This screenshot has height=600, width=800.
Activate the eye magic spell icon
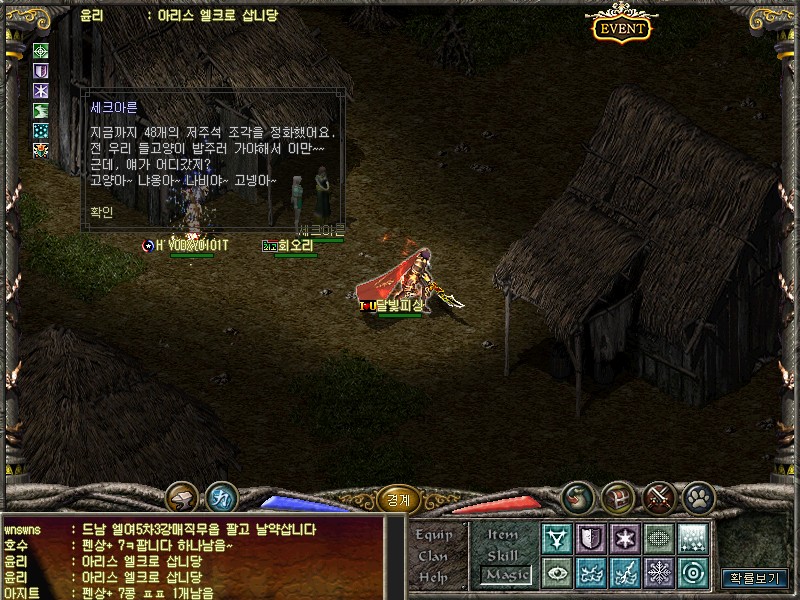click(557, 572)
